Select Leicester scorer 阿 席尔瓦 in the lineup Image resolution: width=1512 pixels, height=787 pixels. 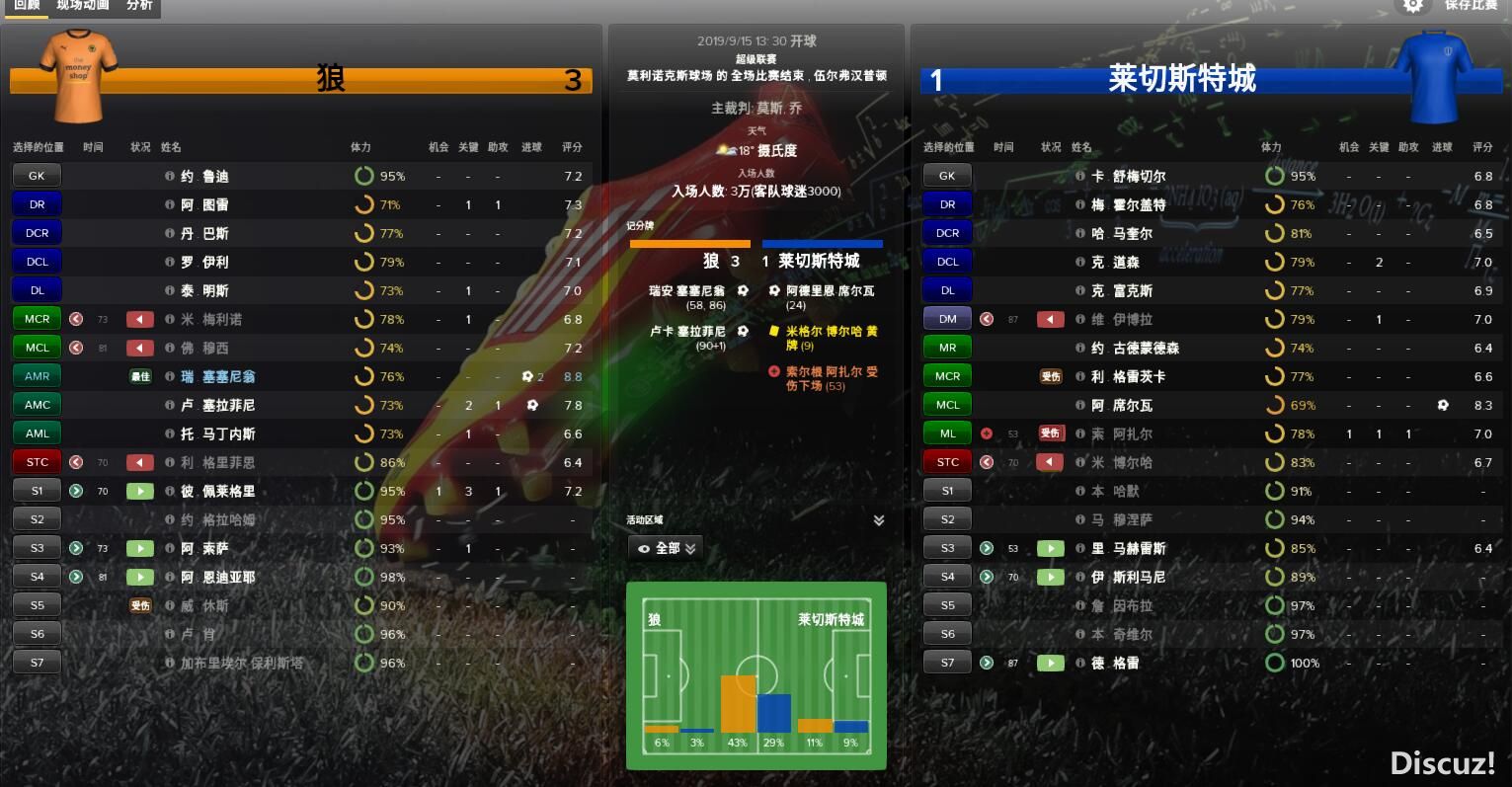tap(1122, 405)
